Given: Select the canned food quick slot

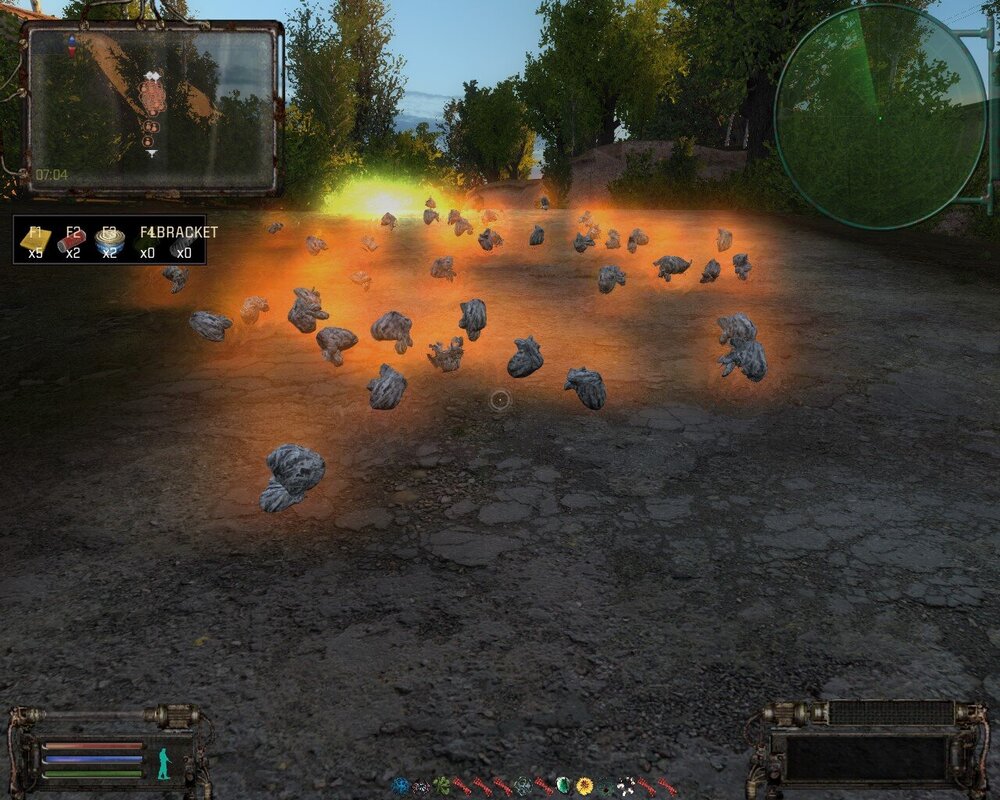Looking at the screenshot, I should (109, 242).
